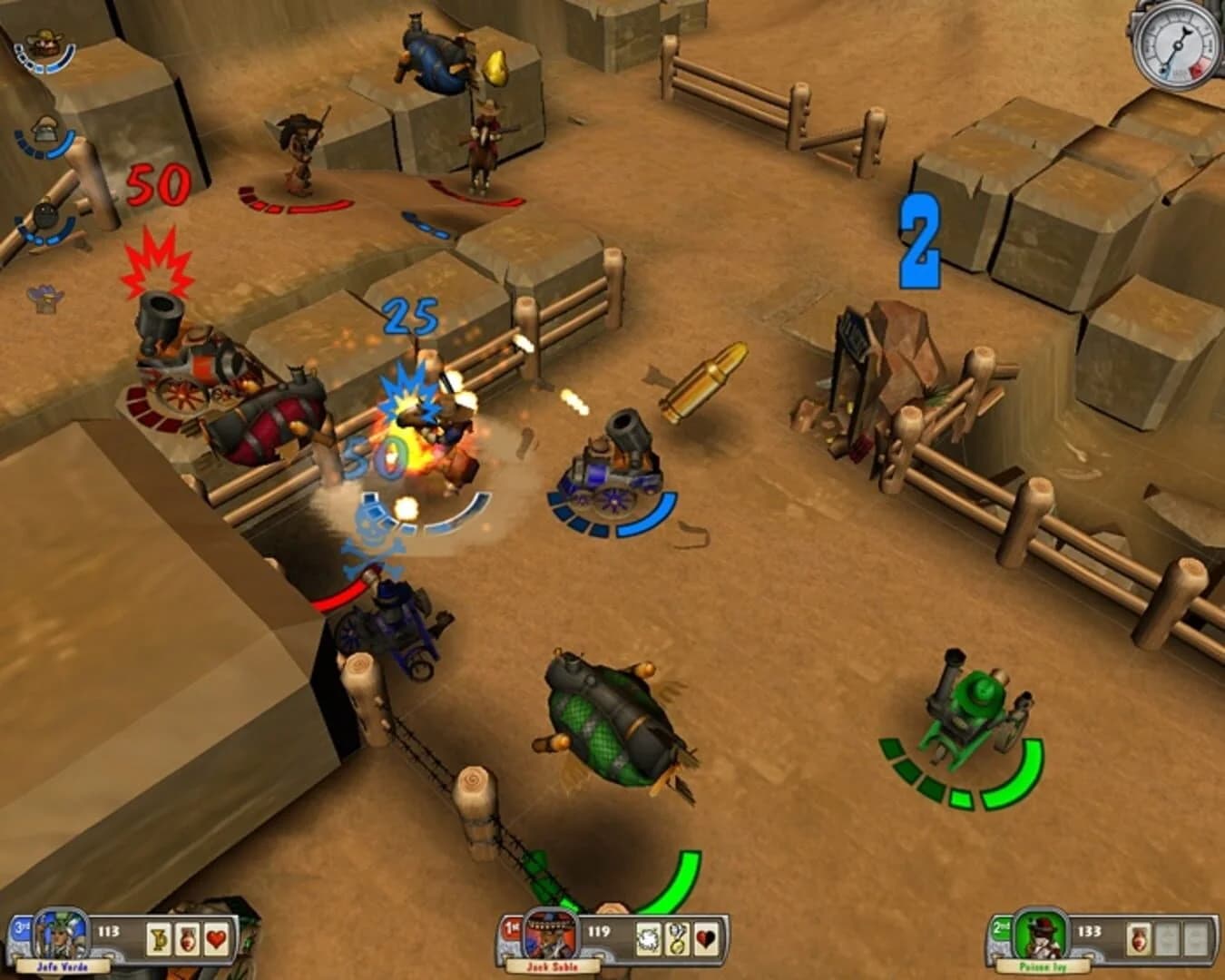Activate Jack Sable's explosion power-up card
Viewport: 1225px width, 980px height.
pos(646,938)
